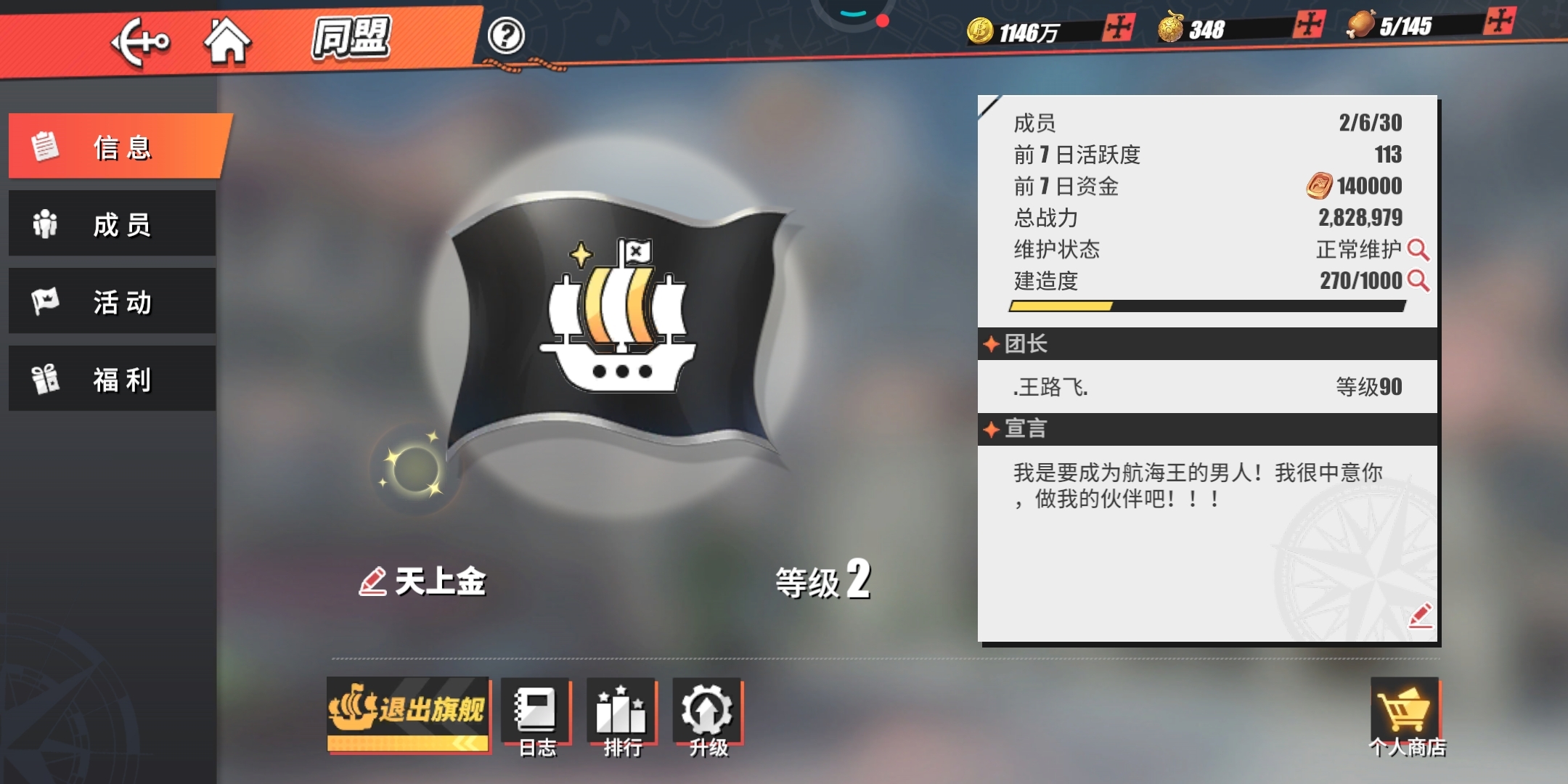Open the 升级 upgrade menu
This screenshot has height=784, width=1568.
708,717
